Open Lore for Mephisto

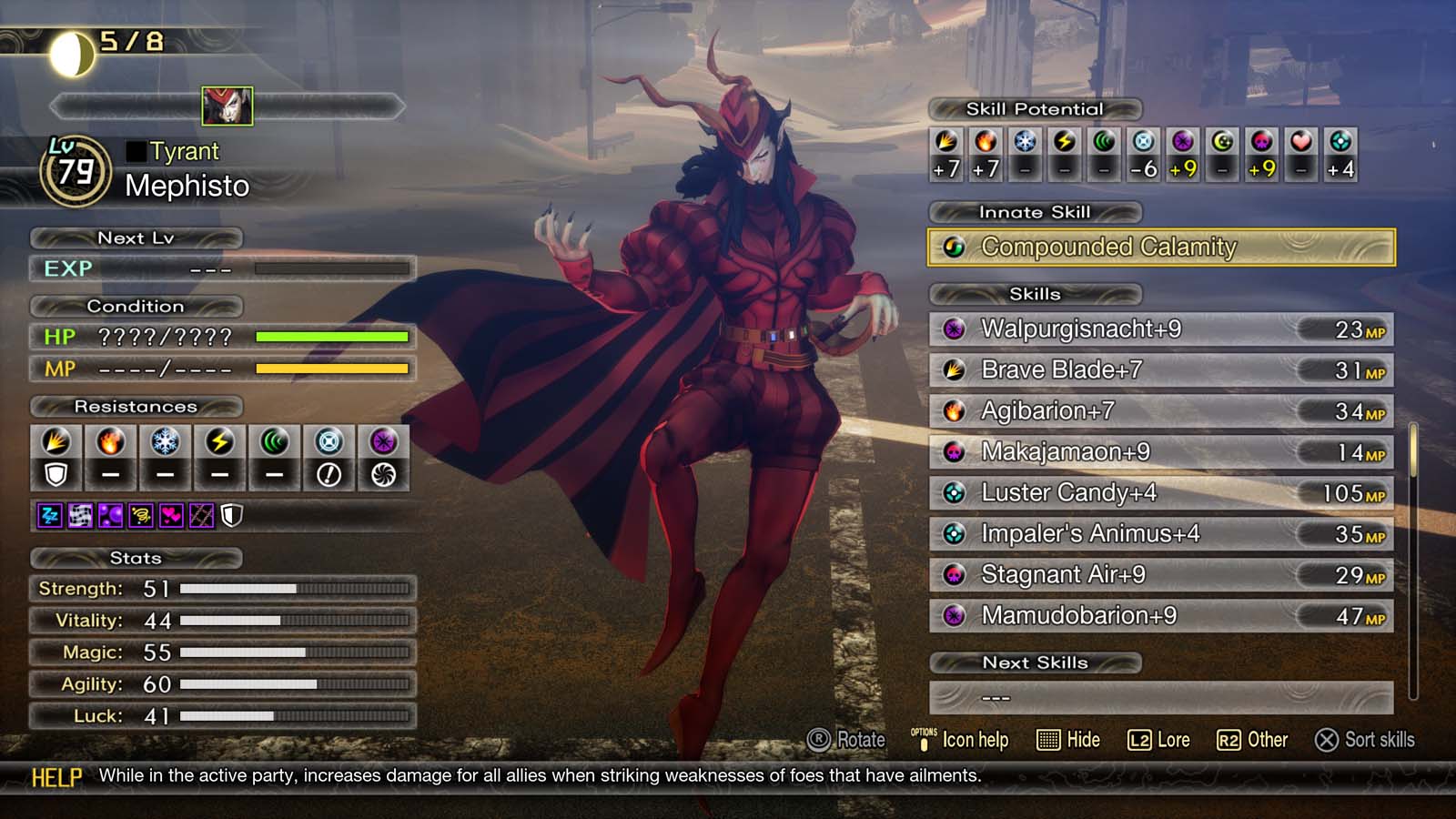point(1160,740)
